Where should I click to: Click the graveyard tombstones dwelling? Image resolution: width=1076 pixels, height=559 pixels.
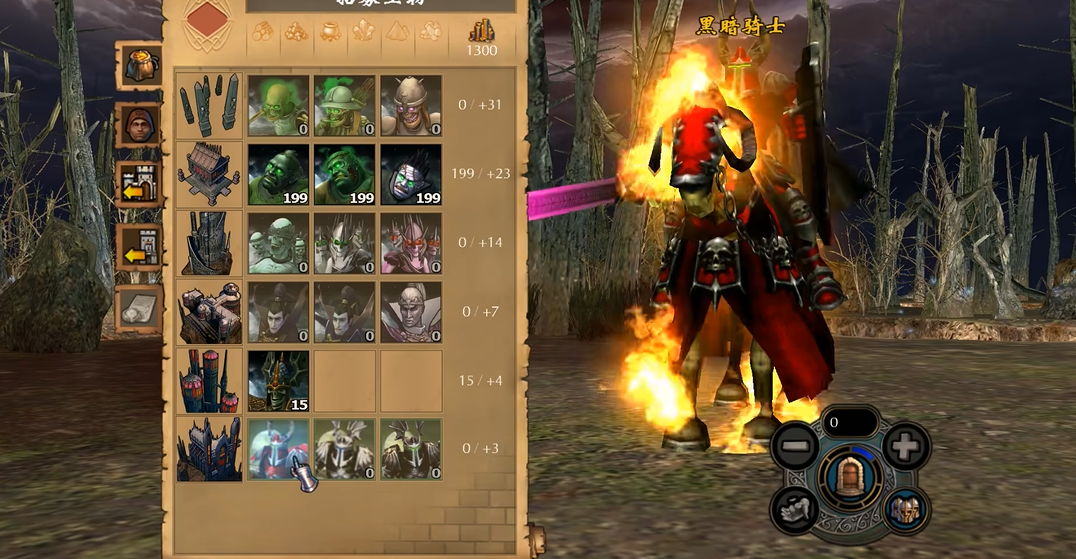[209, 106]
